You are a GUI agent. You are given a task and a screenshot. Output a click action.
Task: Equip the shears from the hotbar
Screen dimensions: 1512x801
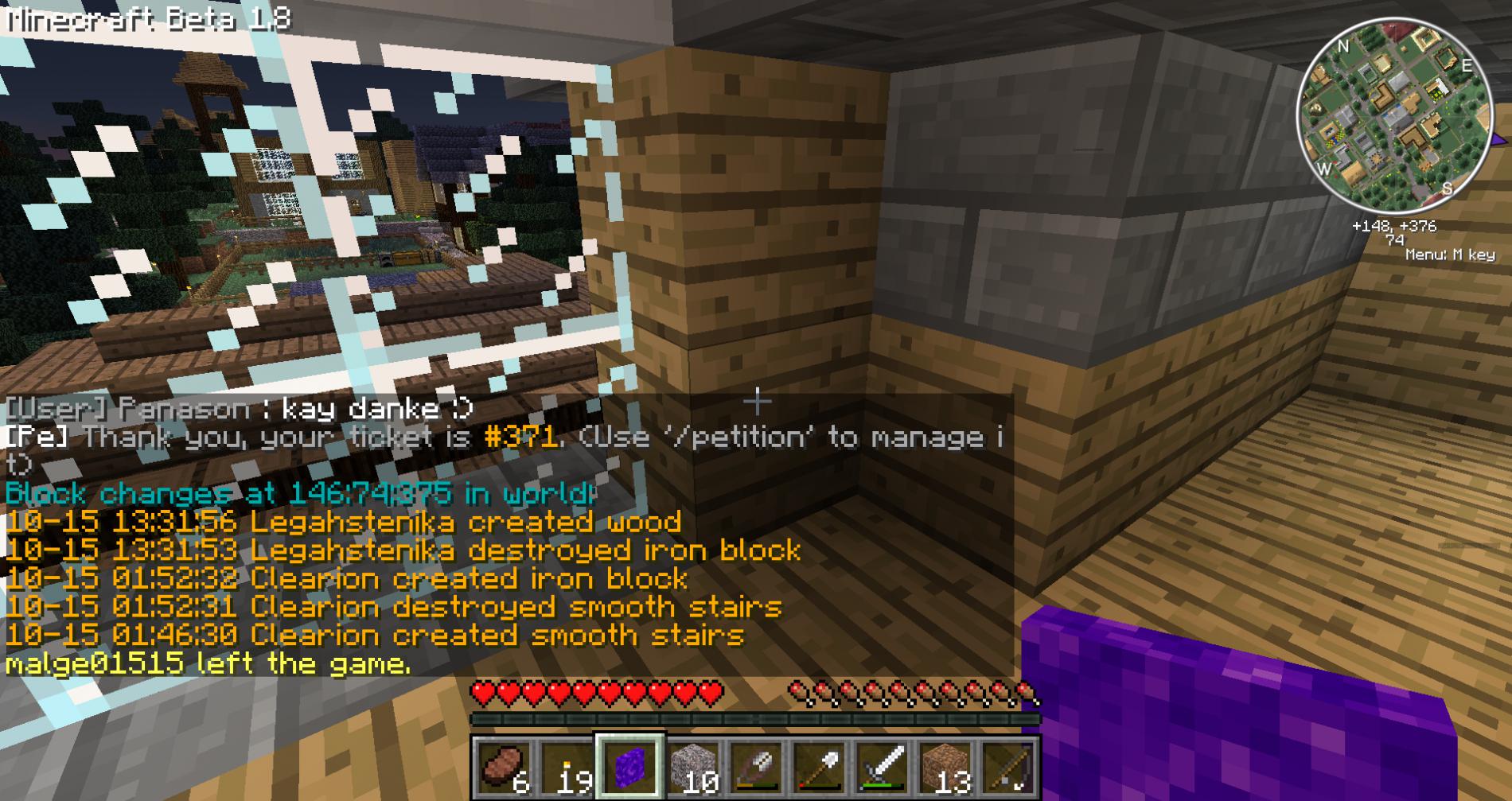click(756, 768)
